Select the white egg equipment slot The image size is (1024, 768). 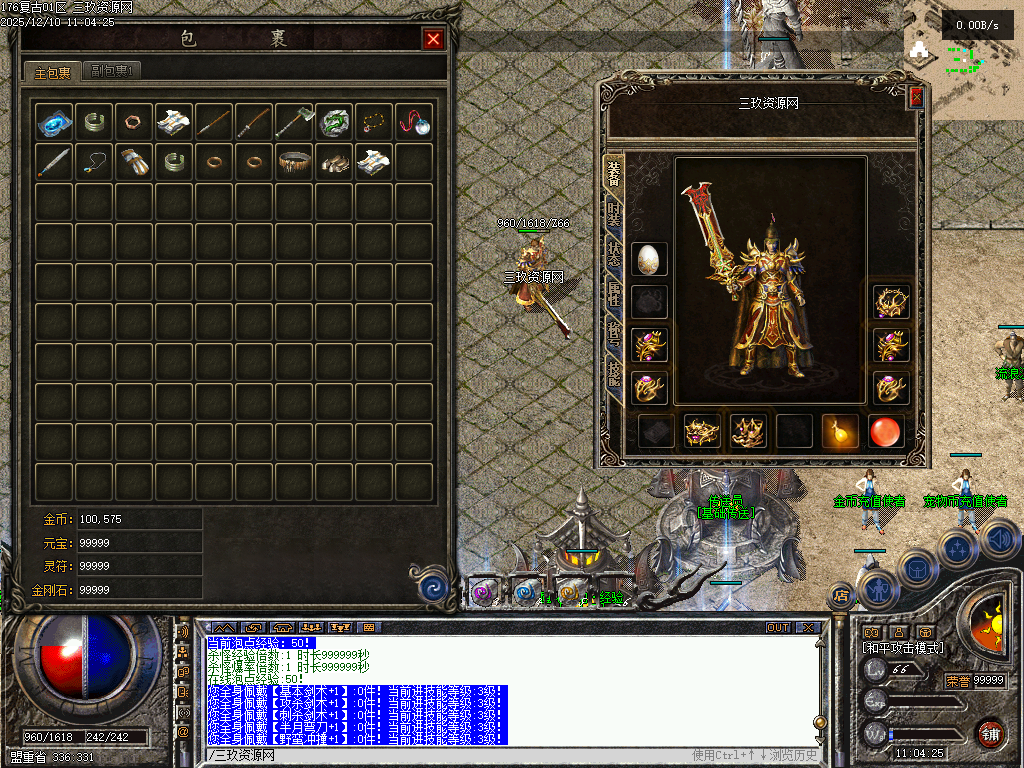pyautogui.click(x=650, y=259)
